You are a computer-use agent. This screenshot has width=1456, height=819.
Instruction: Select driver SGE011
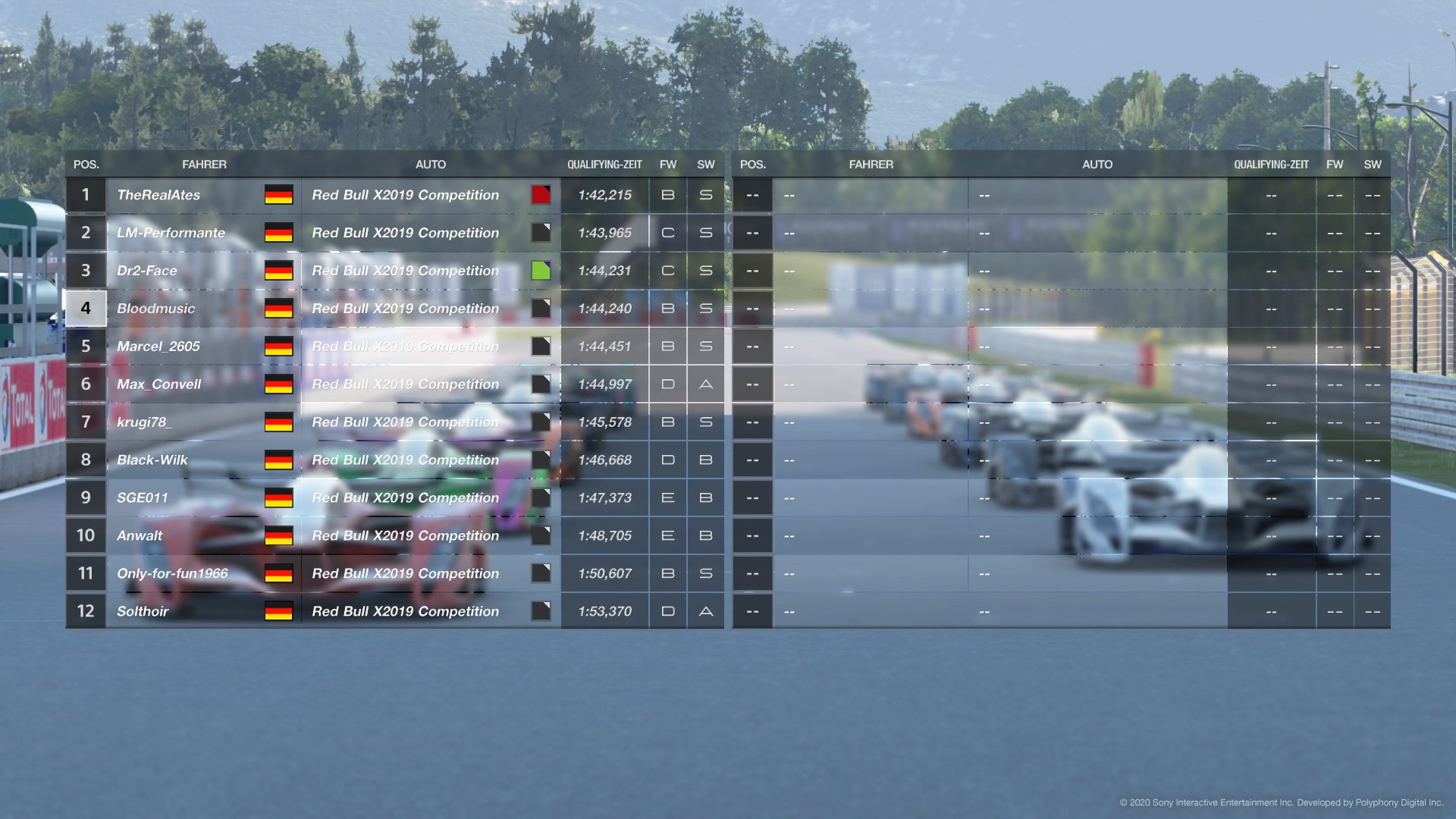pos(143,498)
